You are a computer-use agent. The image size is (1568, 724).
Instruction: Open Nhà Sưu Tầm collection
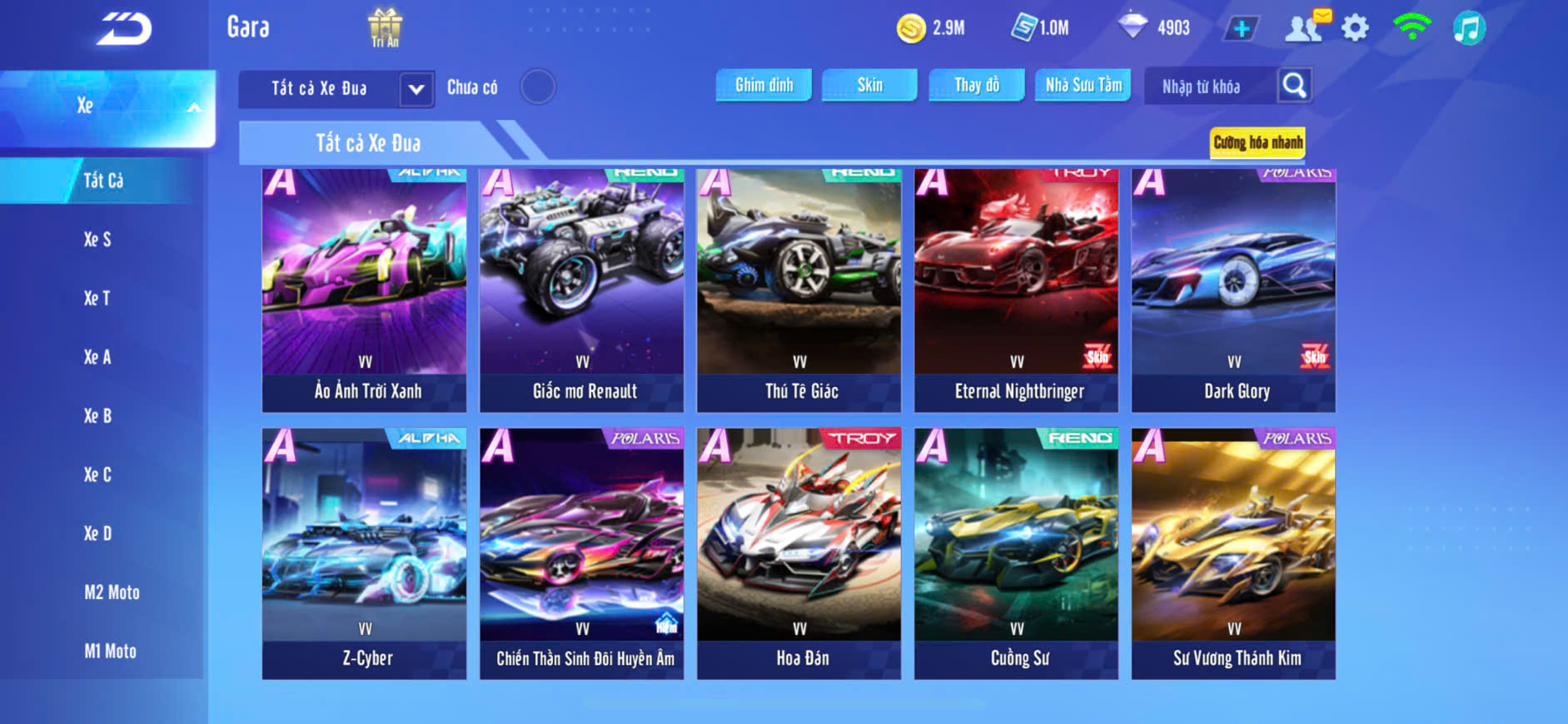(1083, 85)
